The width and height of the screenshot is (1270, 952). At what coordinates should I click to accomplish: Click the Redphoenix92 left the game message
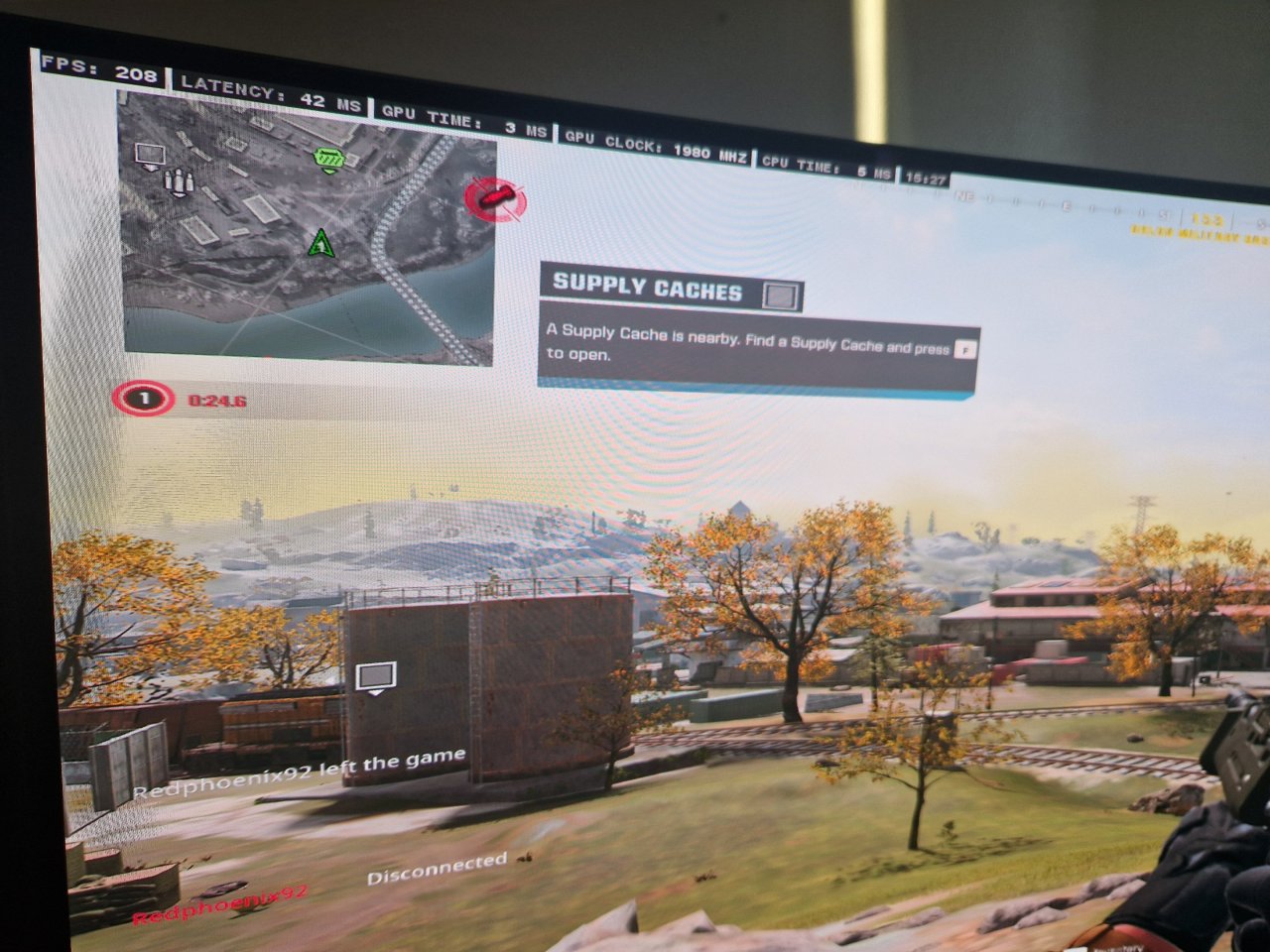300,775
